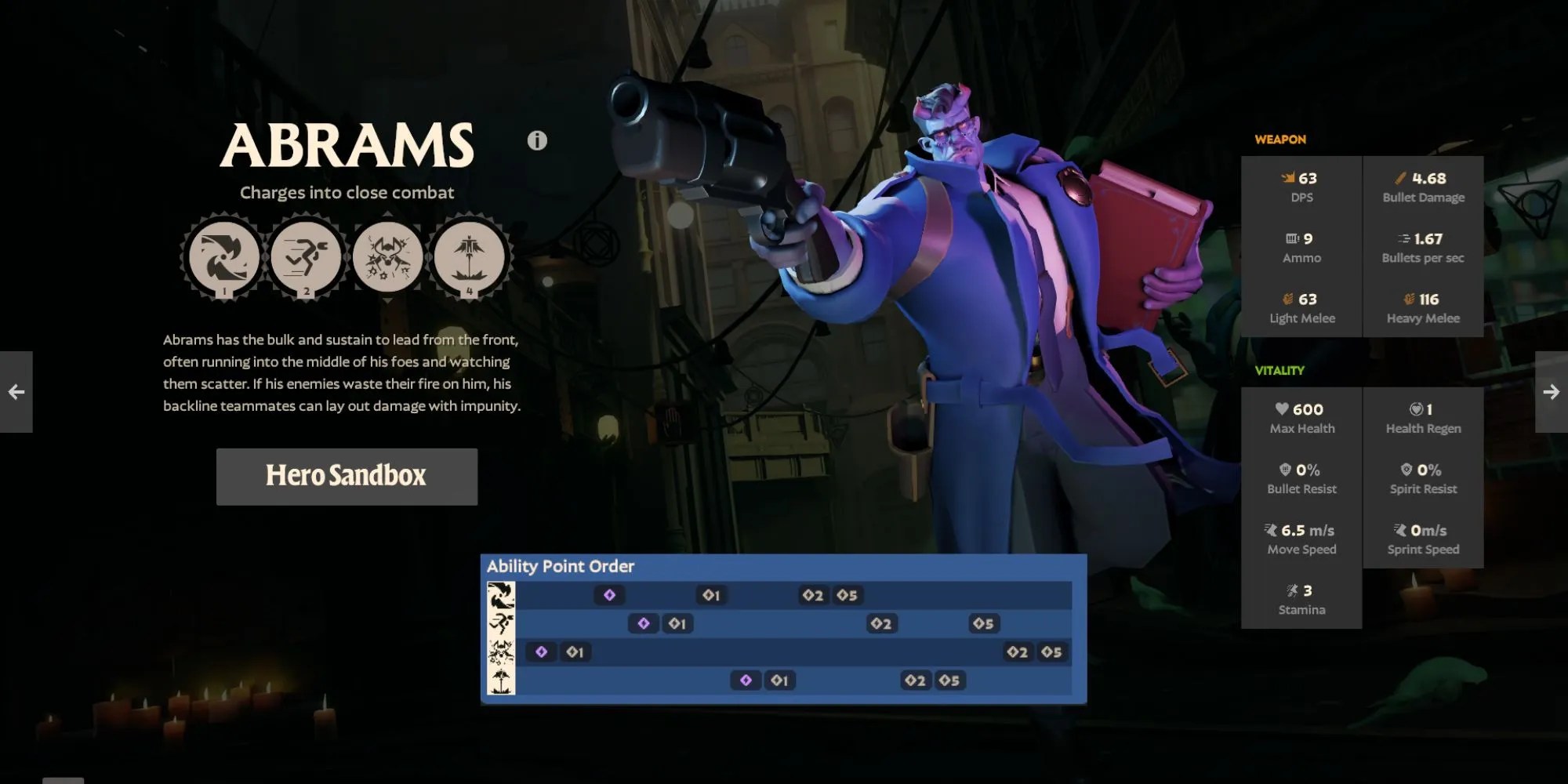Open the info icon beside Abrams

537,140
